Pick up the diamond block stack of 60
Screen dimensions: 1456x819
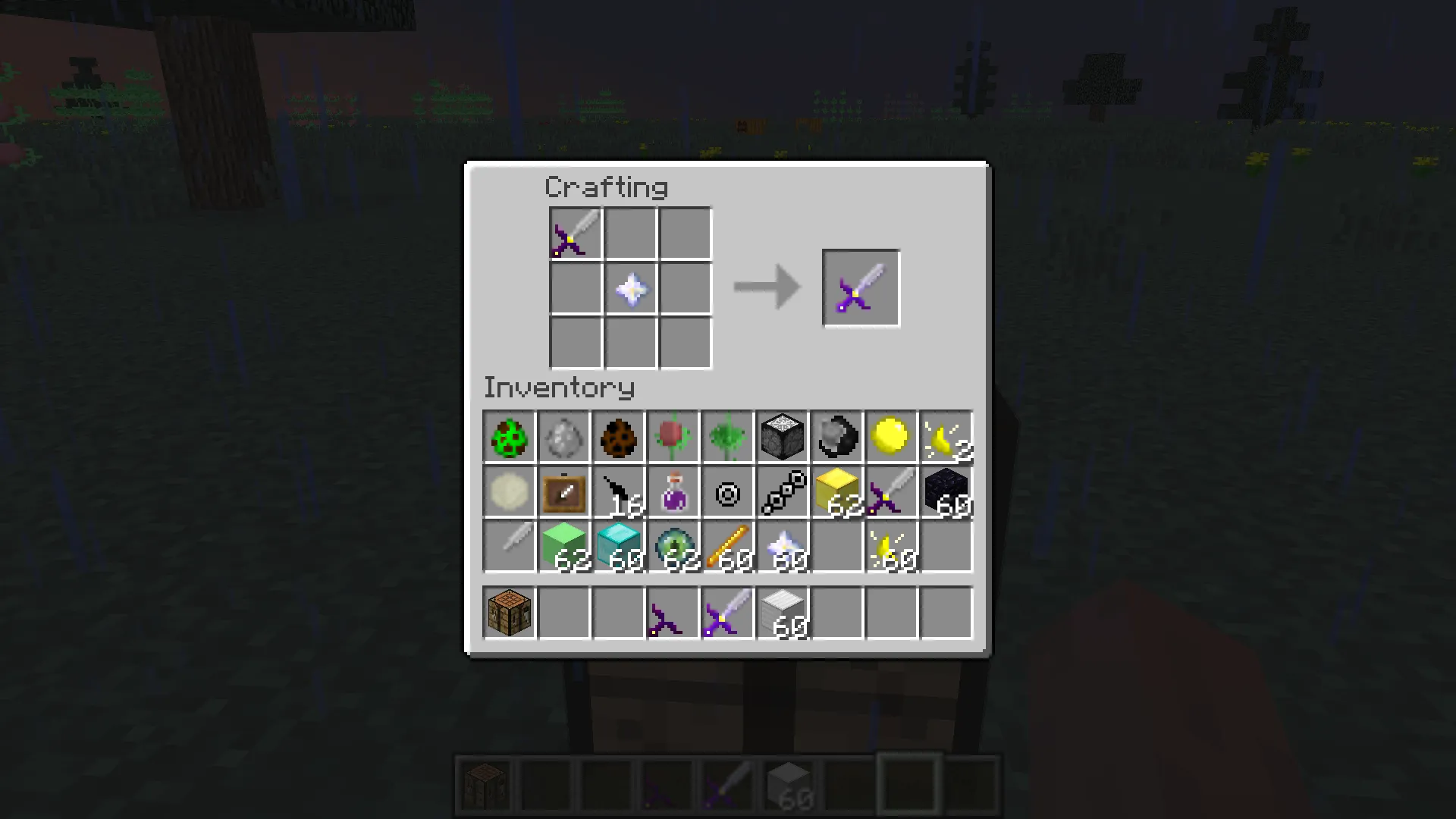pyautogui.click(x=618, y=546)
